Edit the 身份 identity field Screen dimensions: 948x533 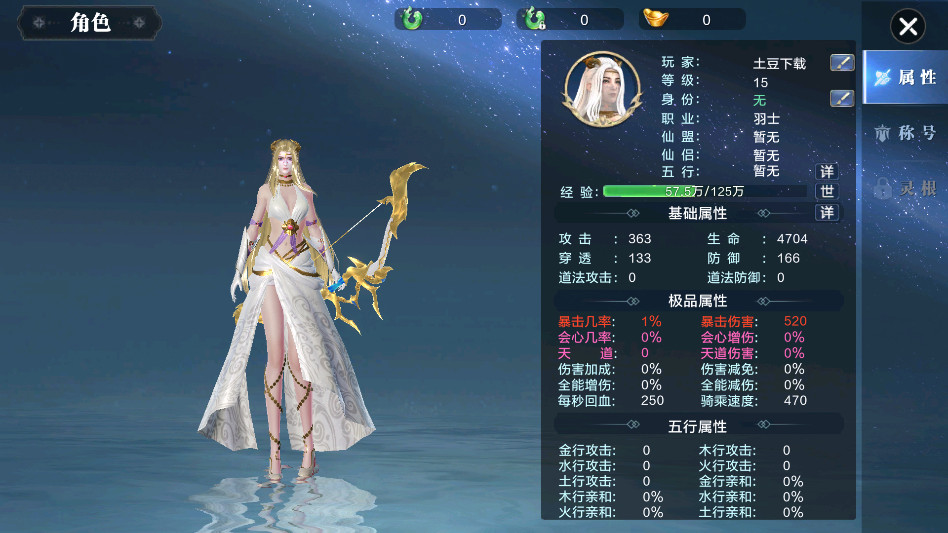pos(842,98)
